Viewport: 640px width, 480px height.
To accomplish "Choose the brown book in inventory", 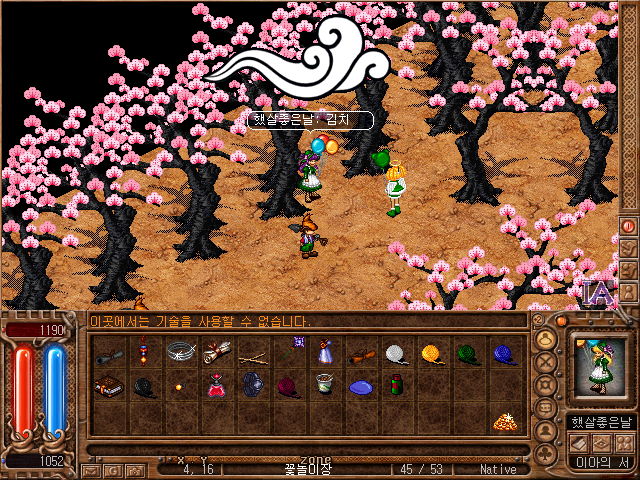I will click(x=108, y=386).
